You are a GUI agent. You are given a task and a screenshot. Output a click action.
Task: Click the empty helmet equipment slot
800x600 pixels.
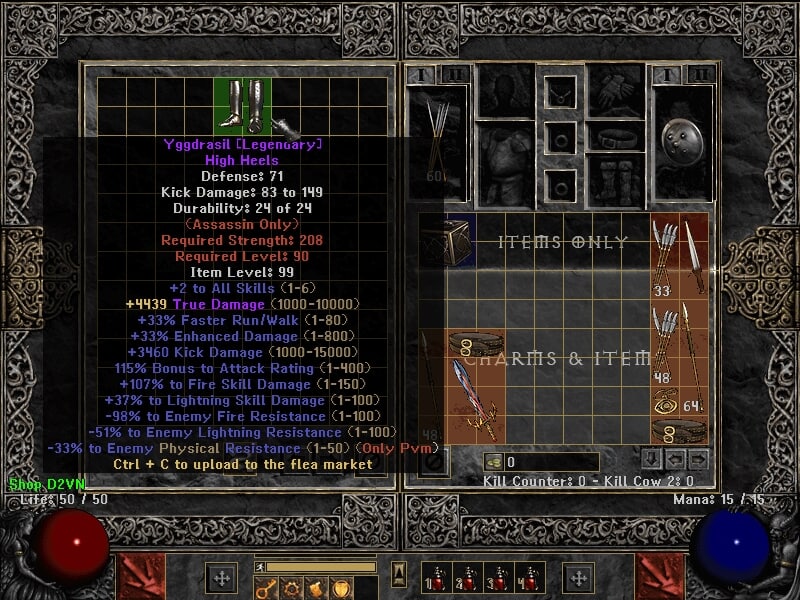[505, 91]
